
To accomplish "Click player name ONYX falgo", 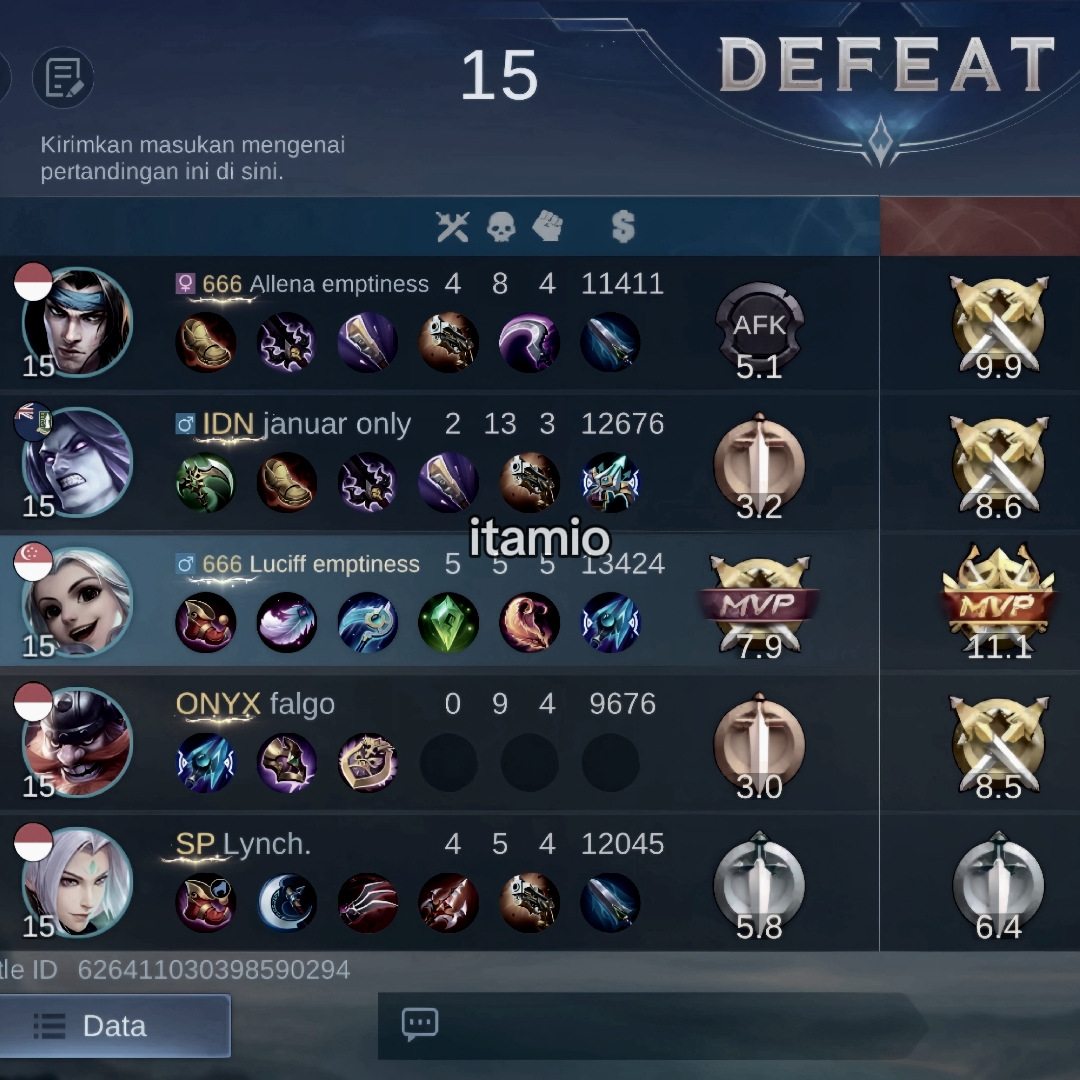I will tap(255, 704).
